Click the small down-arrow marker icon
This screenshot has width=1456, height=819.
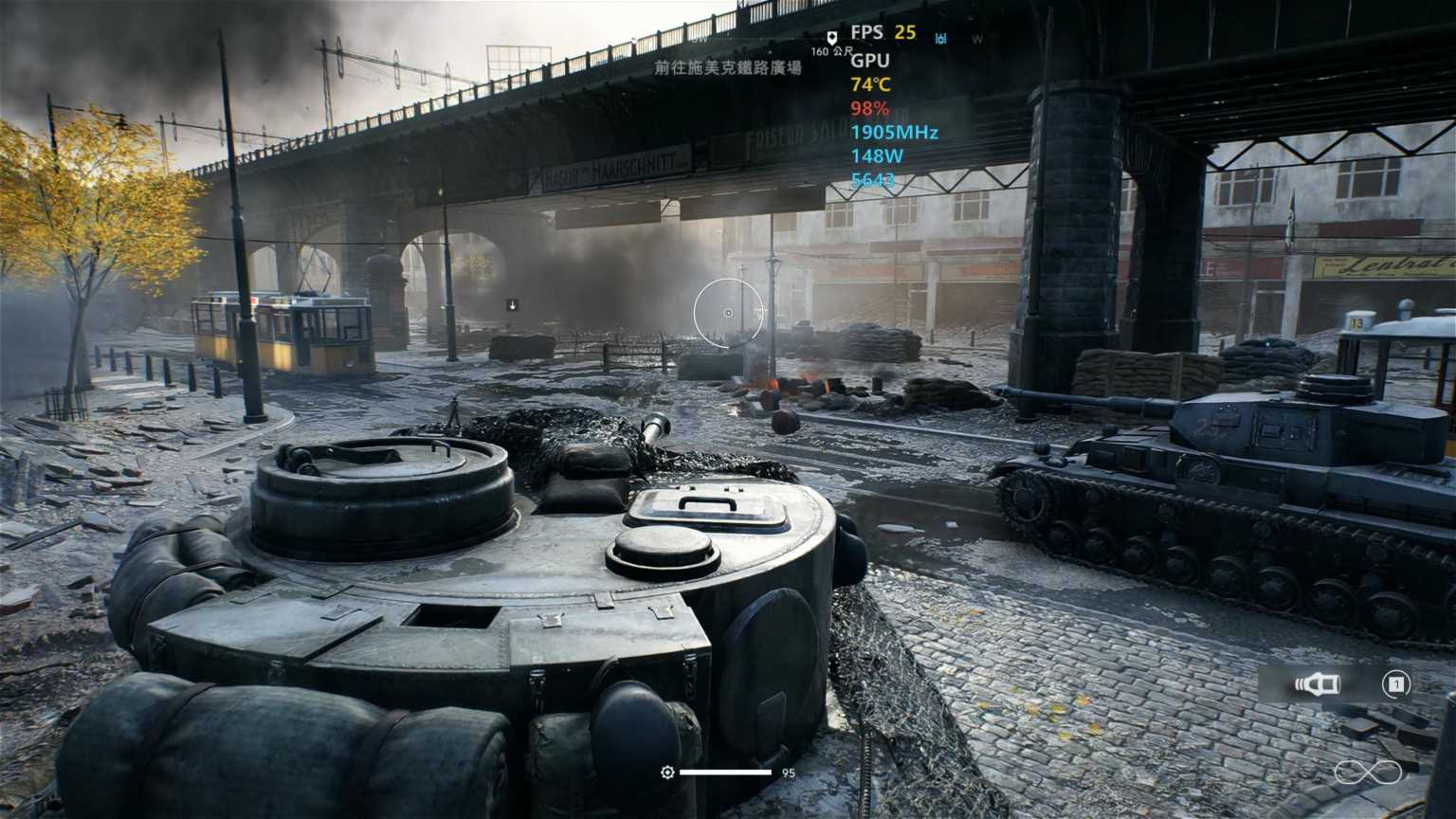512,304
